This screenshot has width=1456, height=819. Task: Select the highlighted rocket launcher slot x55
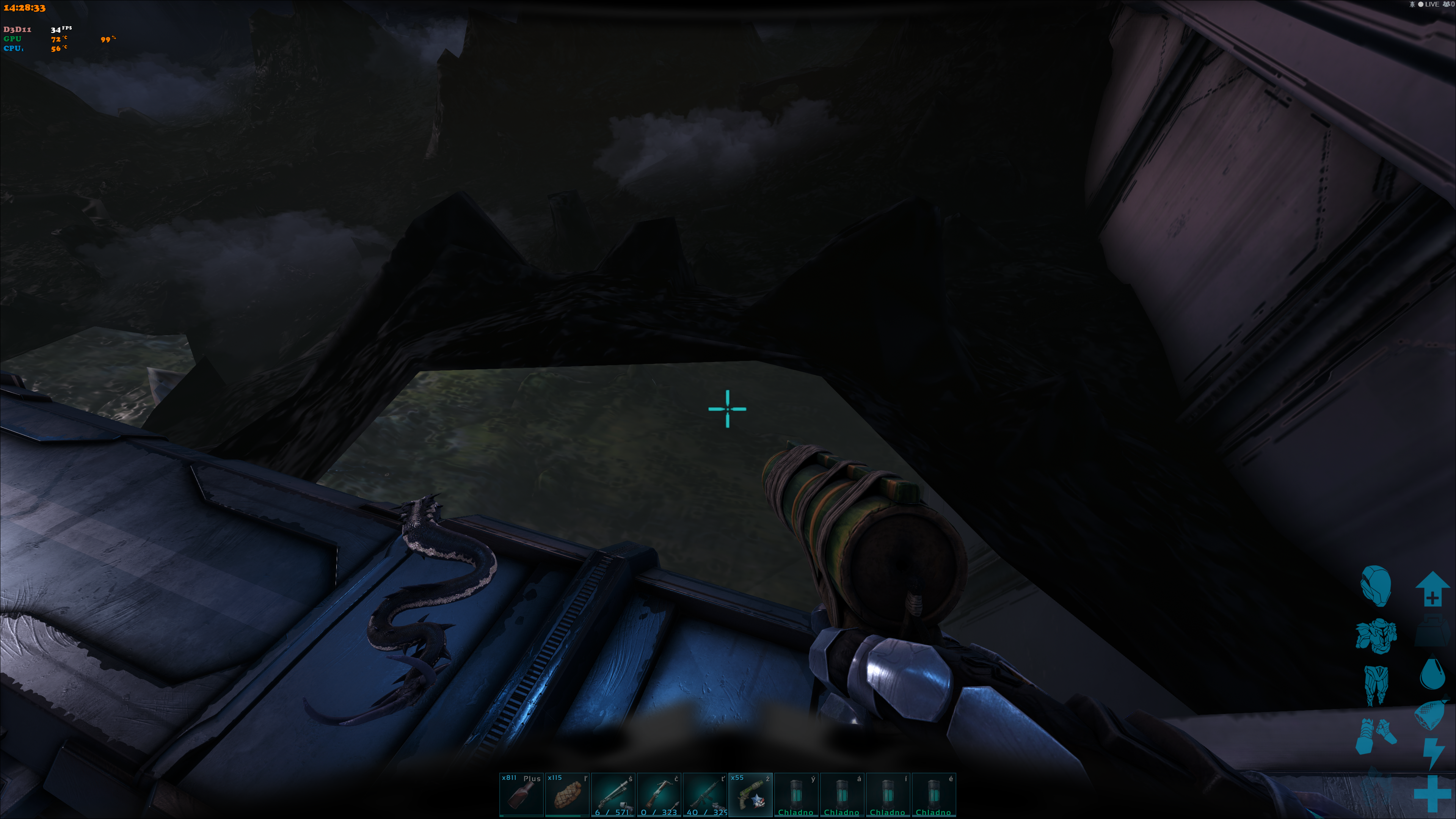point(750,794)
